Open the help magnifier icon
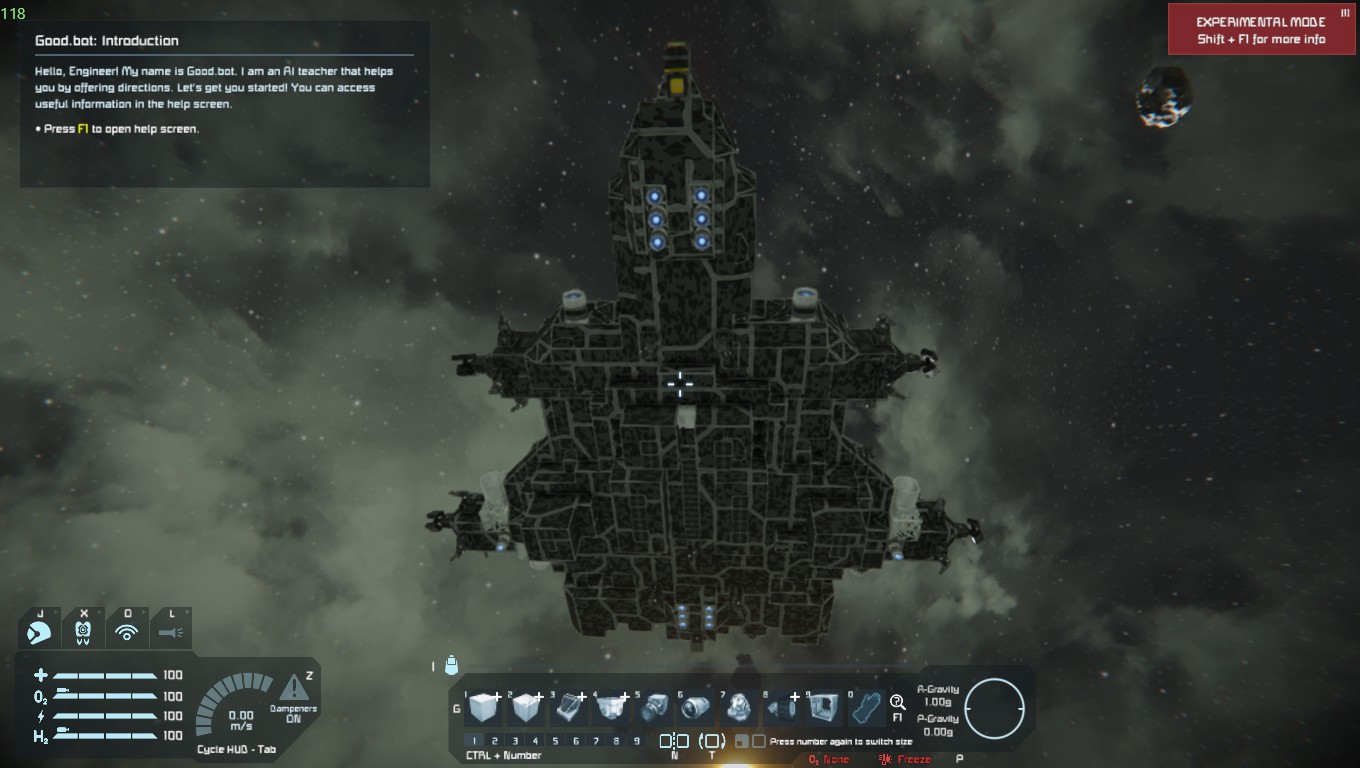 tap(897, 702)
